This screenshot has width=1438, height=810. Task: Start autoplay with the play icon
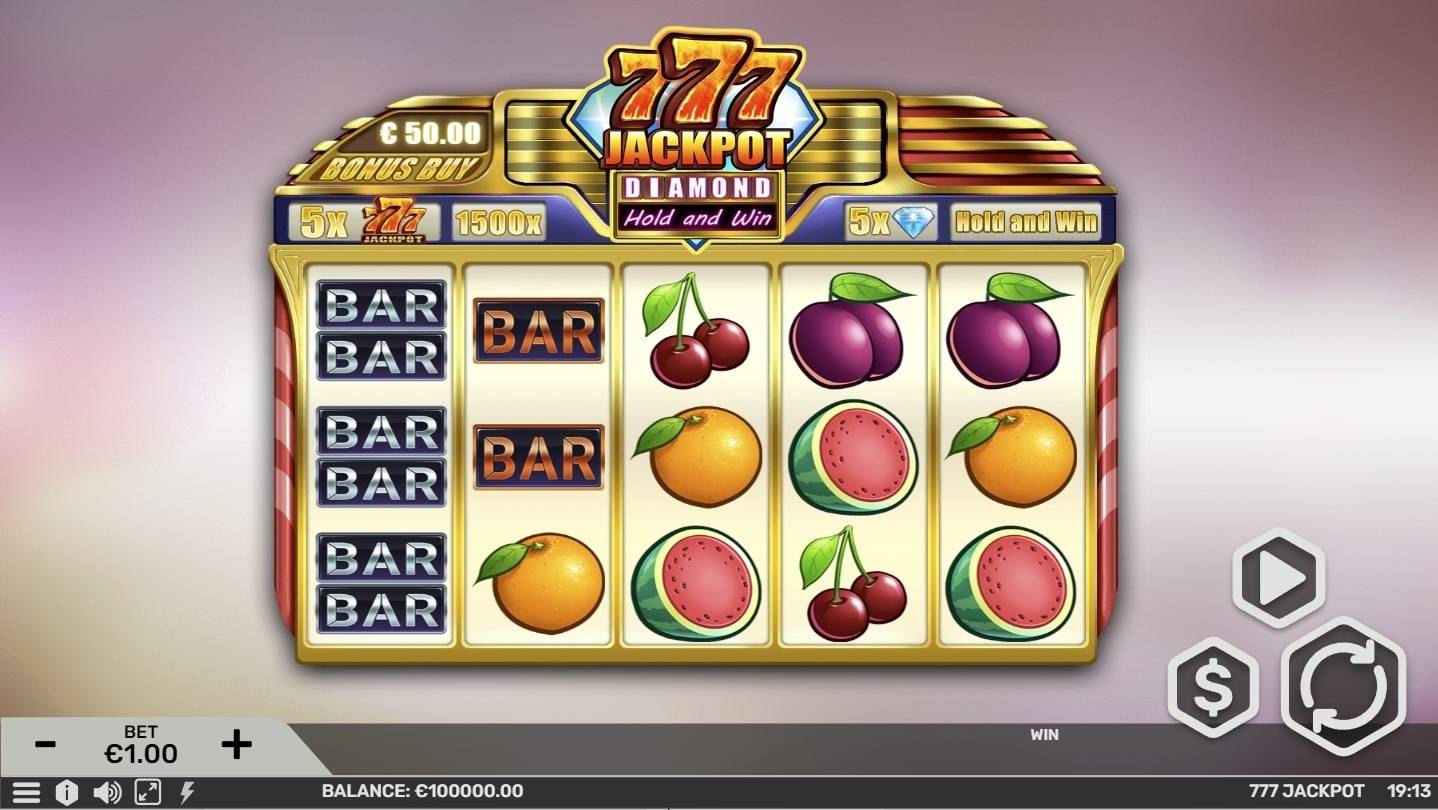tap(1276, 580)
